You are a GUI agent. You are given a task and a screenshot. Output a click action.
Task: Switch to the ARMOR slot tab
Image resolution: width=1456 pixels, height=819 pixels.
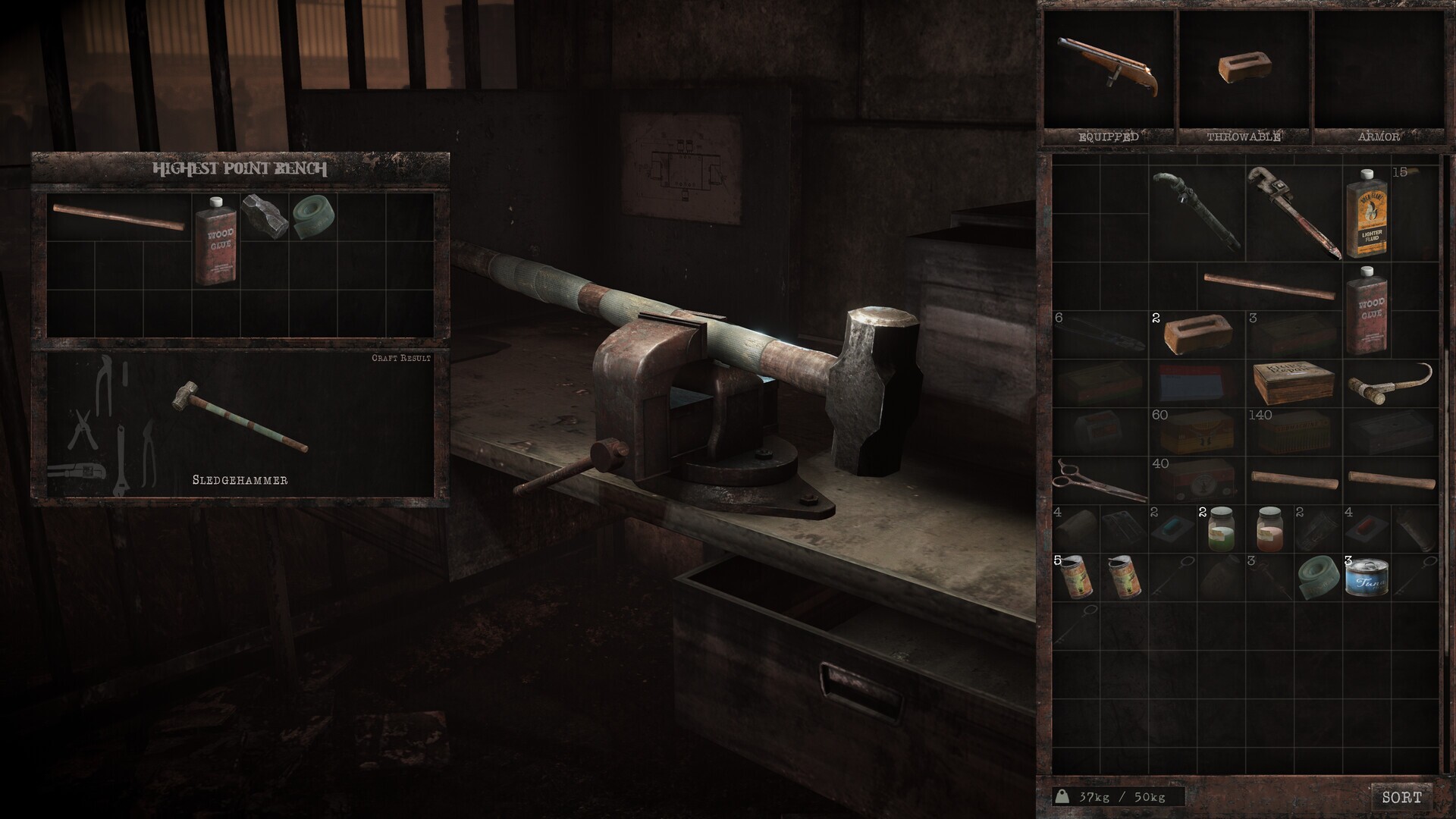click(x=1380, y=137)
